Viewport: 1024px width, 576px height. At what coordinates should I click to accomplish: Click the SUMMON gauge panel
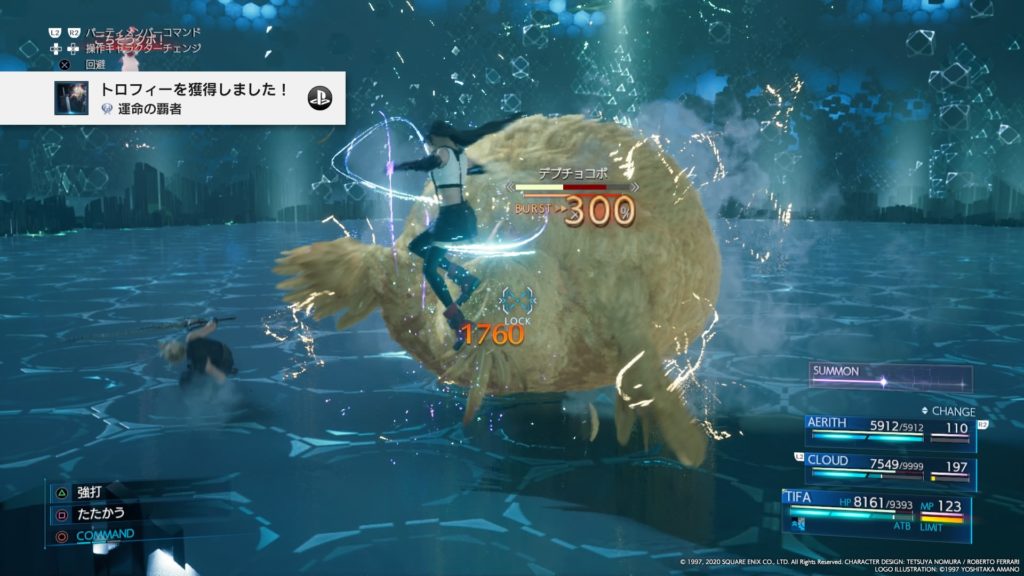[x=890, y=377]
